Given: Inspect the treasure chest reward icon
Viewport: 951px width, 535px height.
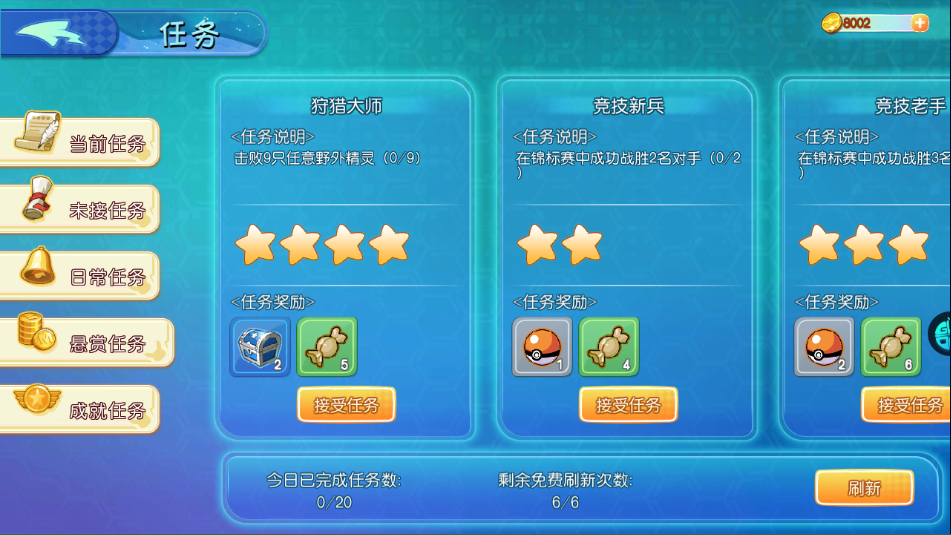Looking at the screenshot, I should pyautogui.click(x=260, y=347).
